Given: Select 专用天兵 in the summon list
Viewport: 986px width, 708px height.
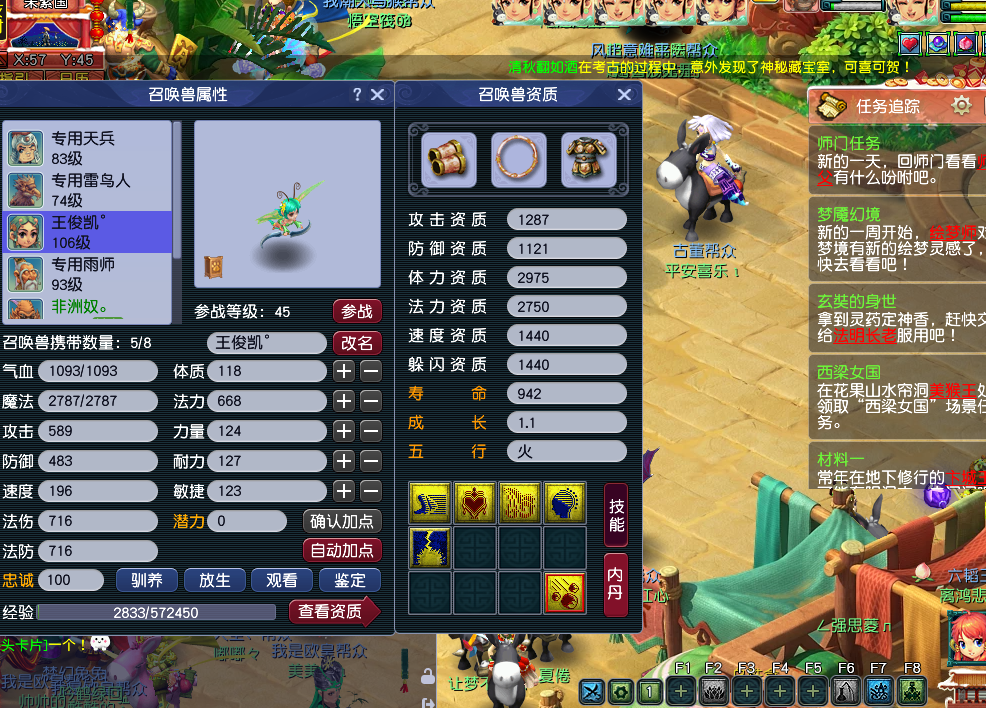Looking at the screenshot, I should coord(88,148).
